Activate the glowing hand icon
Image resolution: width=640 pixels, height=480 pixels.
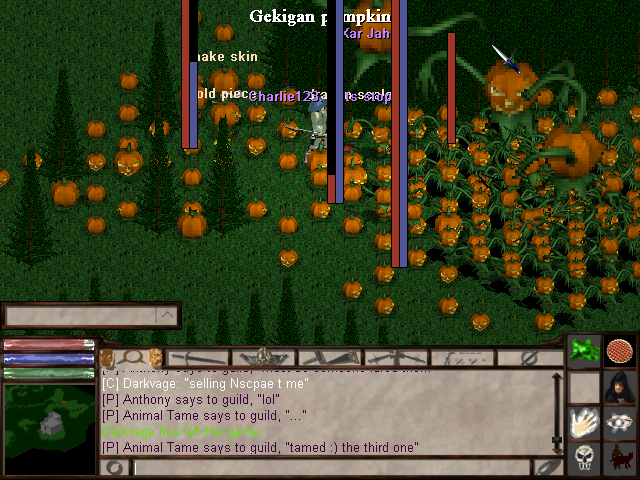click(x=585, y=423)
